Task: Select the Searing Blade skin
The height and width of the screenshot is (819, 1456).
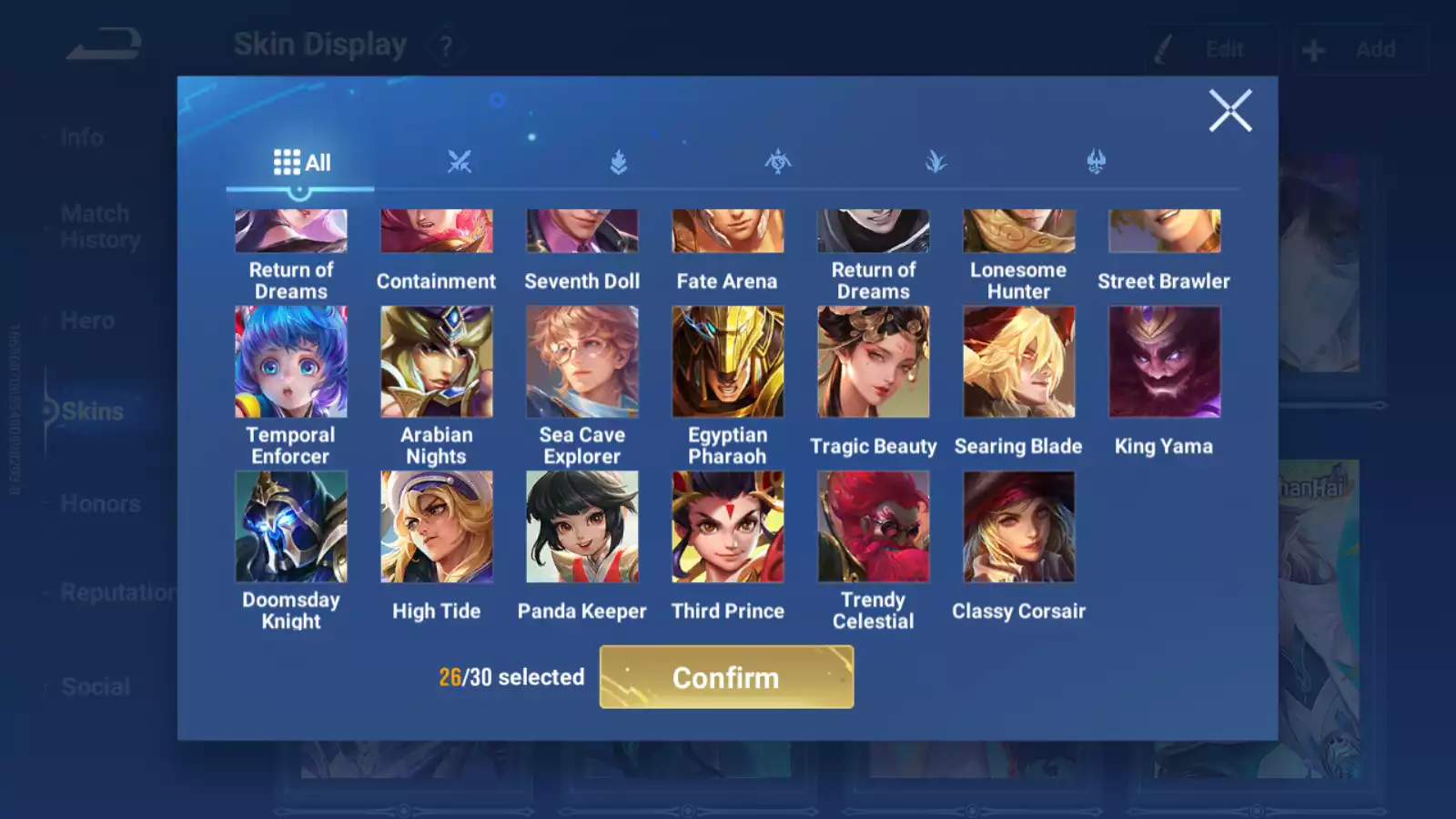Action: point(1019,362)
